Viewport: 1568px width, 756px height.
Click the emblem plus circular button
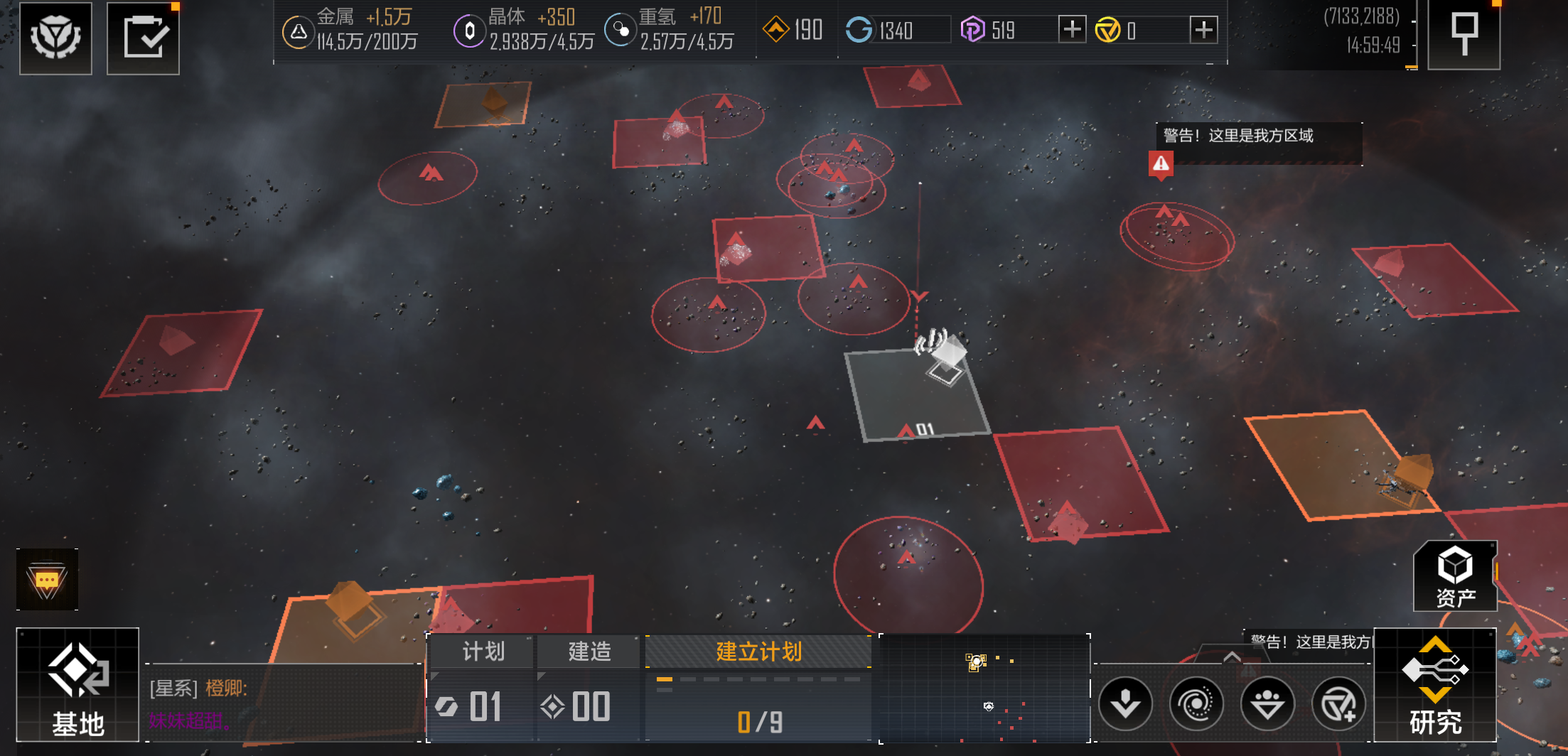(1338, 704)
